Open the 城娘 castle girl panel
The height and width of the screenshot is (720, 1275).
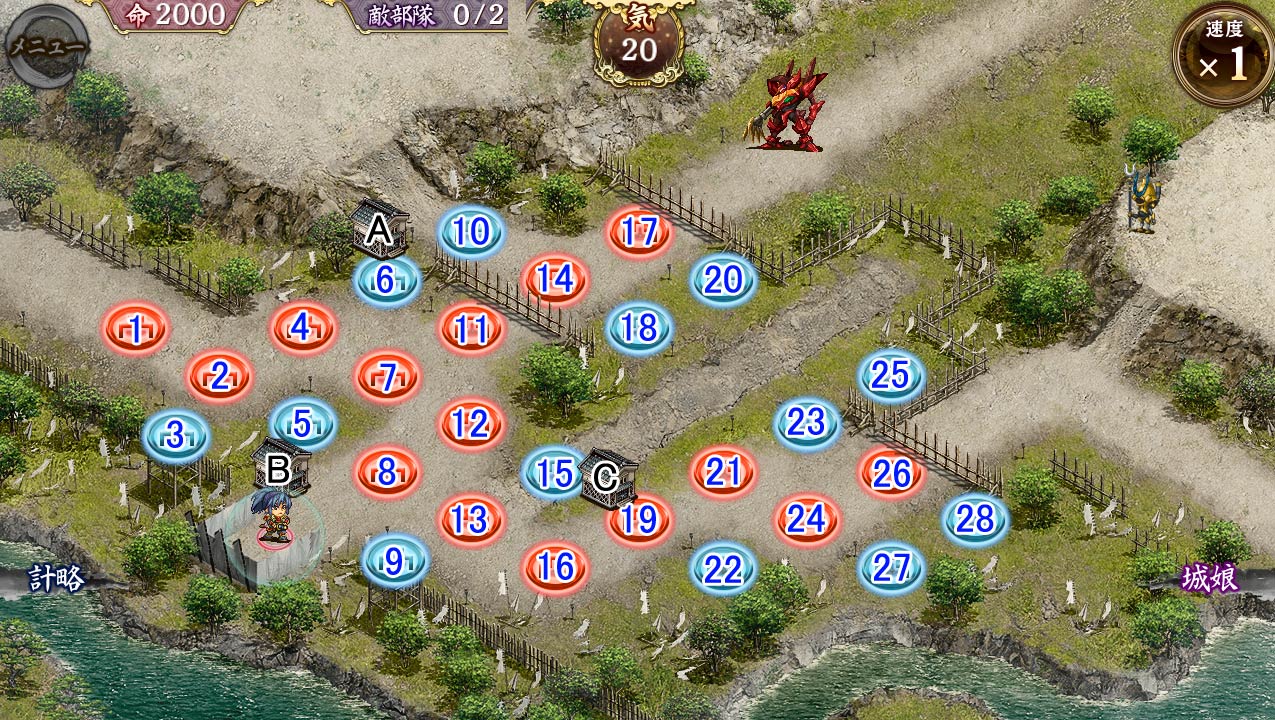1210,580
